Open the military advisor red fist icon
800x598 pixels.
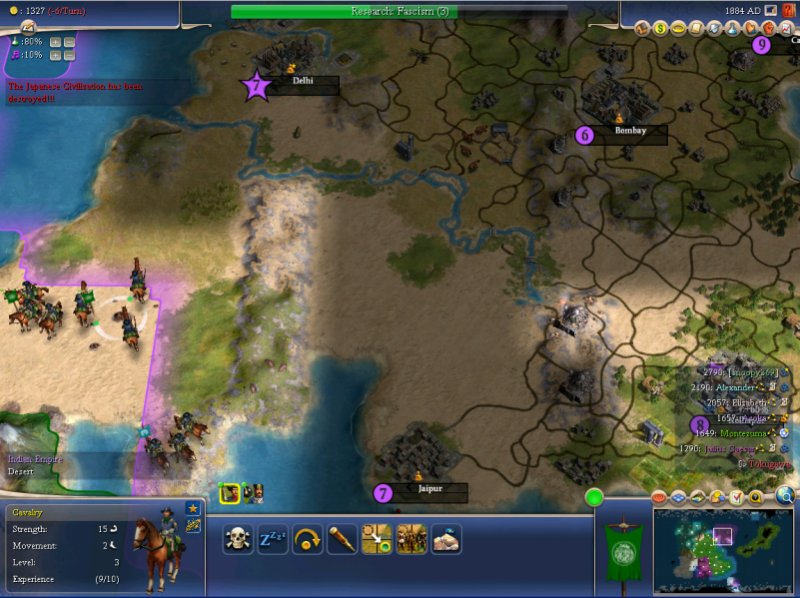pyautogui.click(x=768, y=28)
